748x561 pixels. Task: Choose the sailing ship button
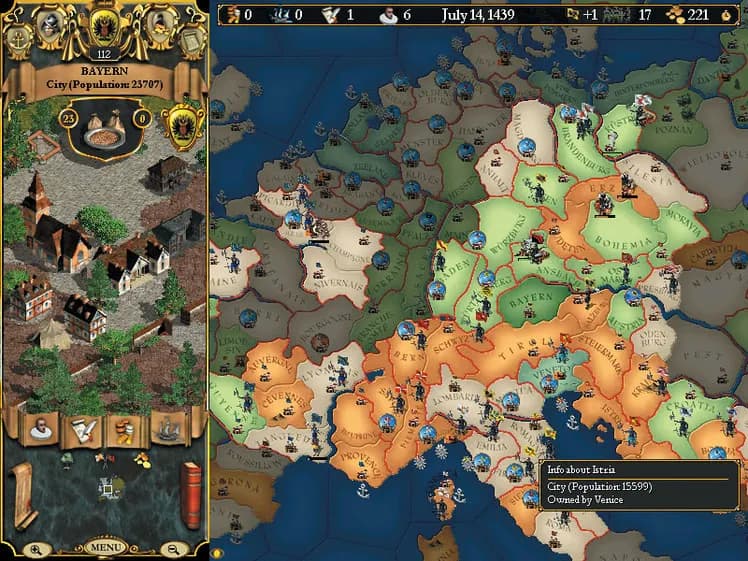coord(167,428)
